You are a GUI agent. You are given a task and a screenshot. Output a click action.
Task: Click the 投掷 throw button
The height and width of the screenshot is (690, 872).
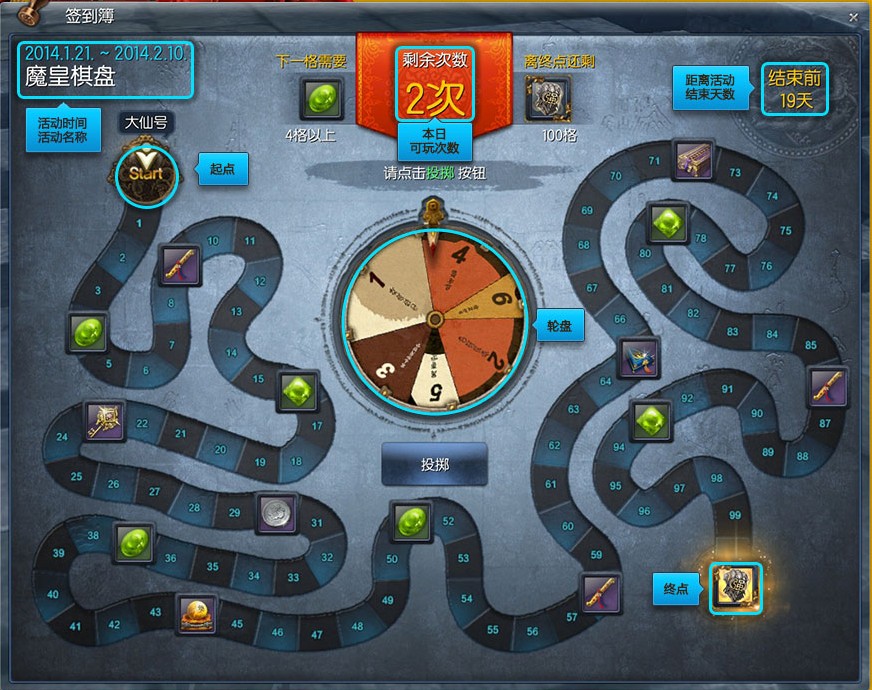point(434,465)
